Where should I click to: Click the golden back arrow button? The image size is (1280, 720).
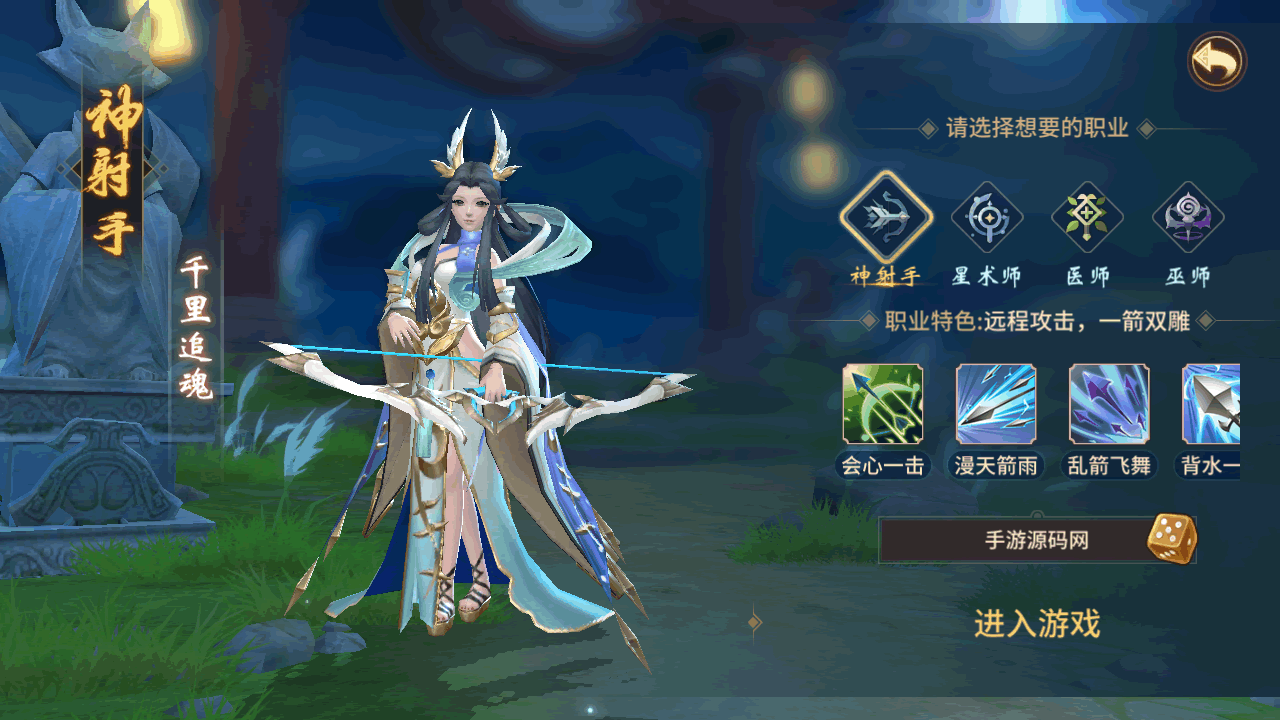point(1217,62)
